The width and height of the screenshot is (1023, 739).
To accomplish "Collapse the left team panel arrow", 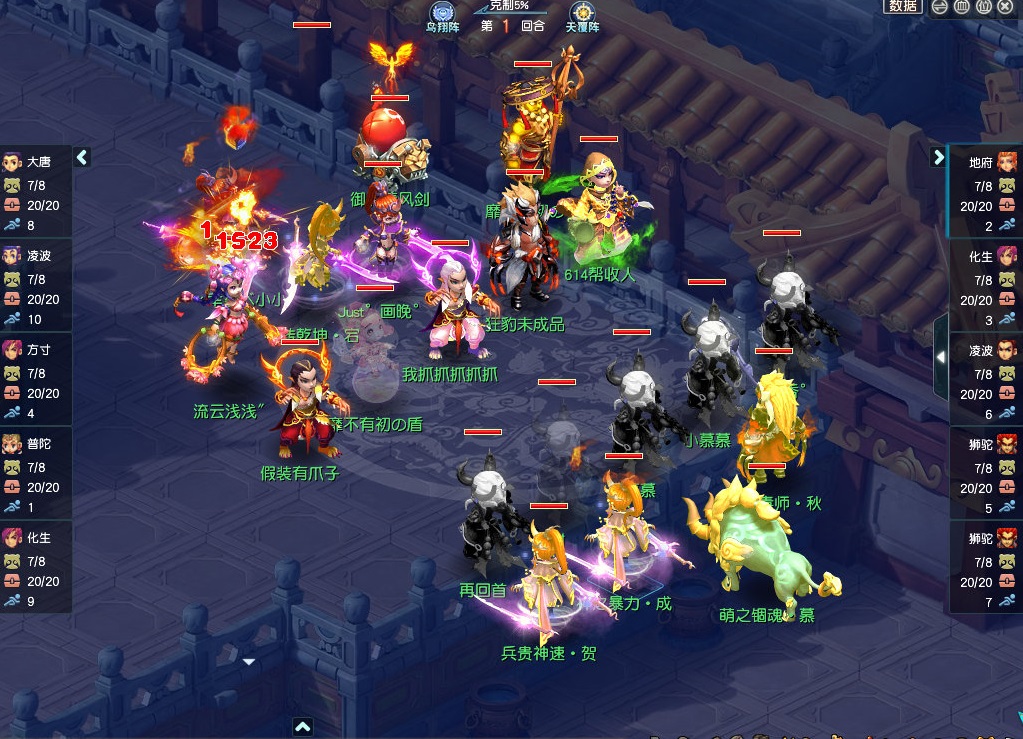I will pos(82,157).
